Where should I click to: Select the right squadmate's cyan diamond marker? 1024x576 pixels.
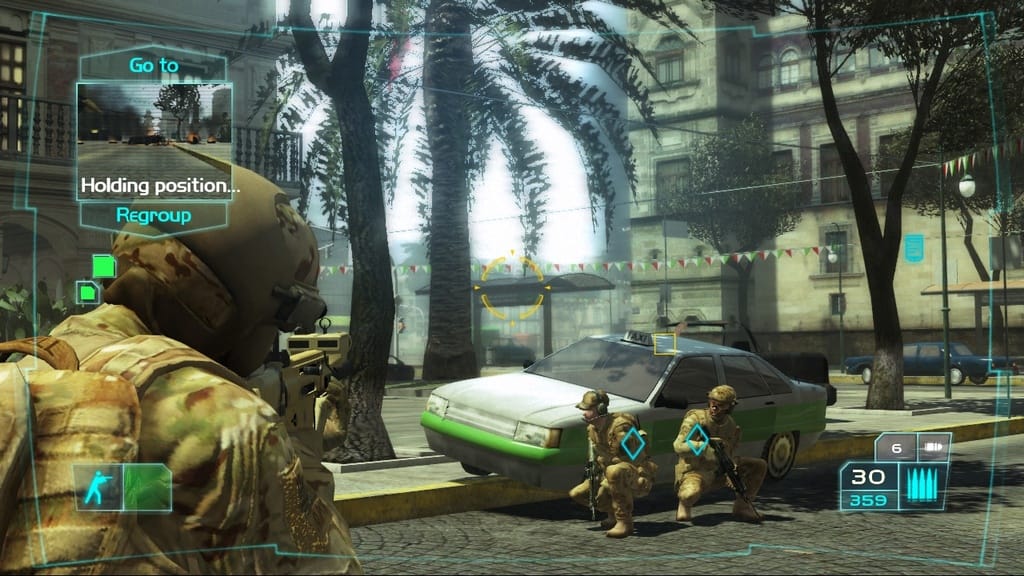698,438
